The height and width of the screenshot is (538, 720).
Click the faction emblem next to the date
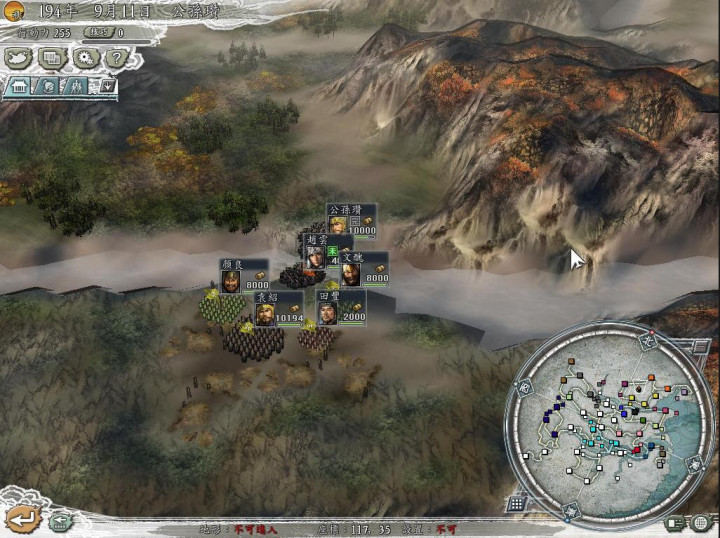pos(16,13)
